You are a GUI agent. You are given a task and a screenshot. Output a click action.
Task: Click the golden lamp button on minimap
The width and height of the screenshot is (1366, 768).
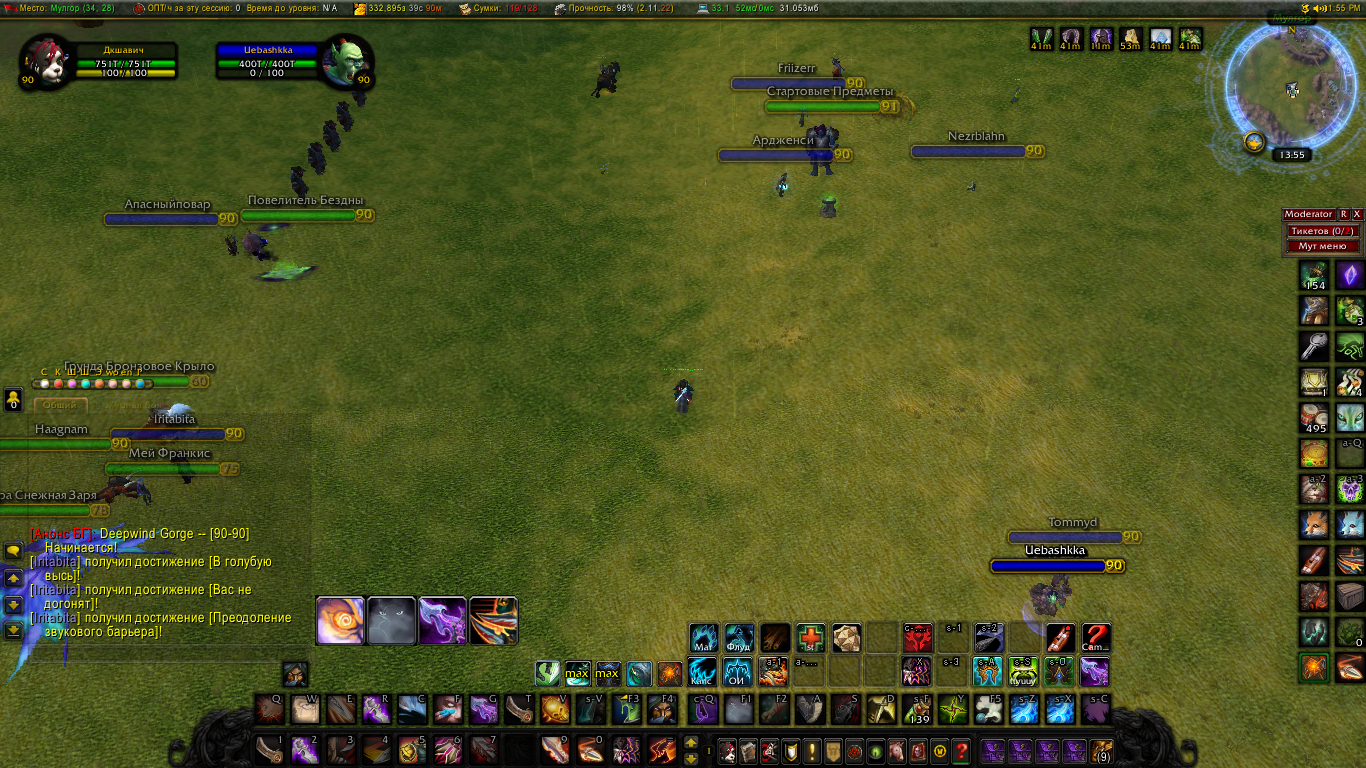click(1254, 142)
